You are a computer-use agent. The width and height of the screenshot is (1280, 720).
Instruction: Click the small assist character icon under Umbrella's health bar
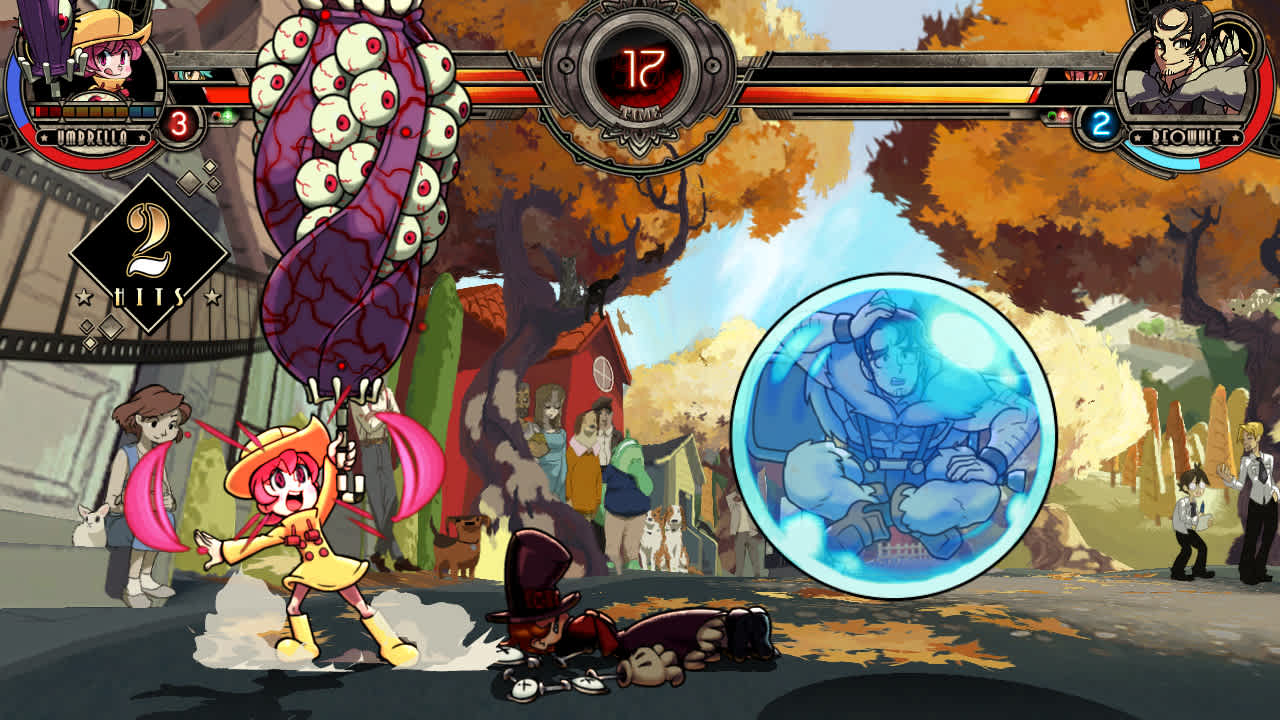pos(191,76)
